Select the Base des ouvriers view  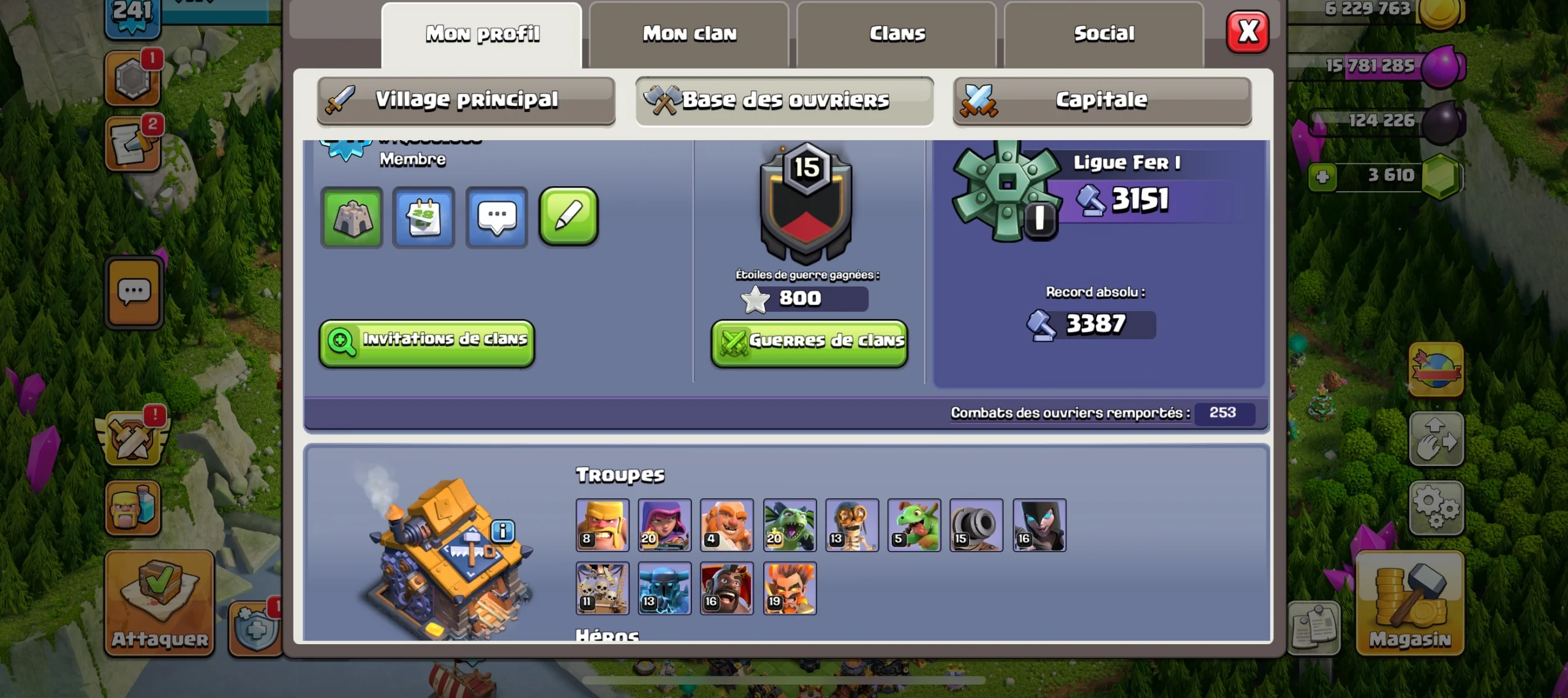pyautogui.click(x=786, y=100)
